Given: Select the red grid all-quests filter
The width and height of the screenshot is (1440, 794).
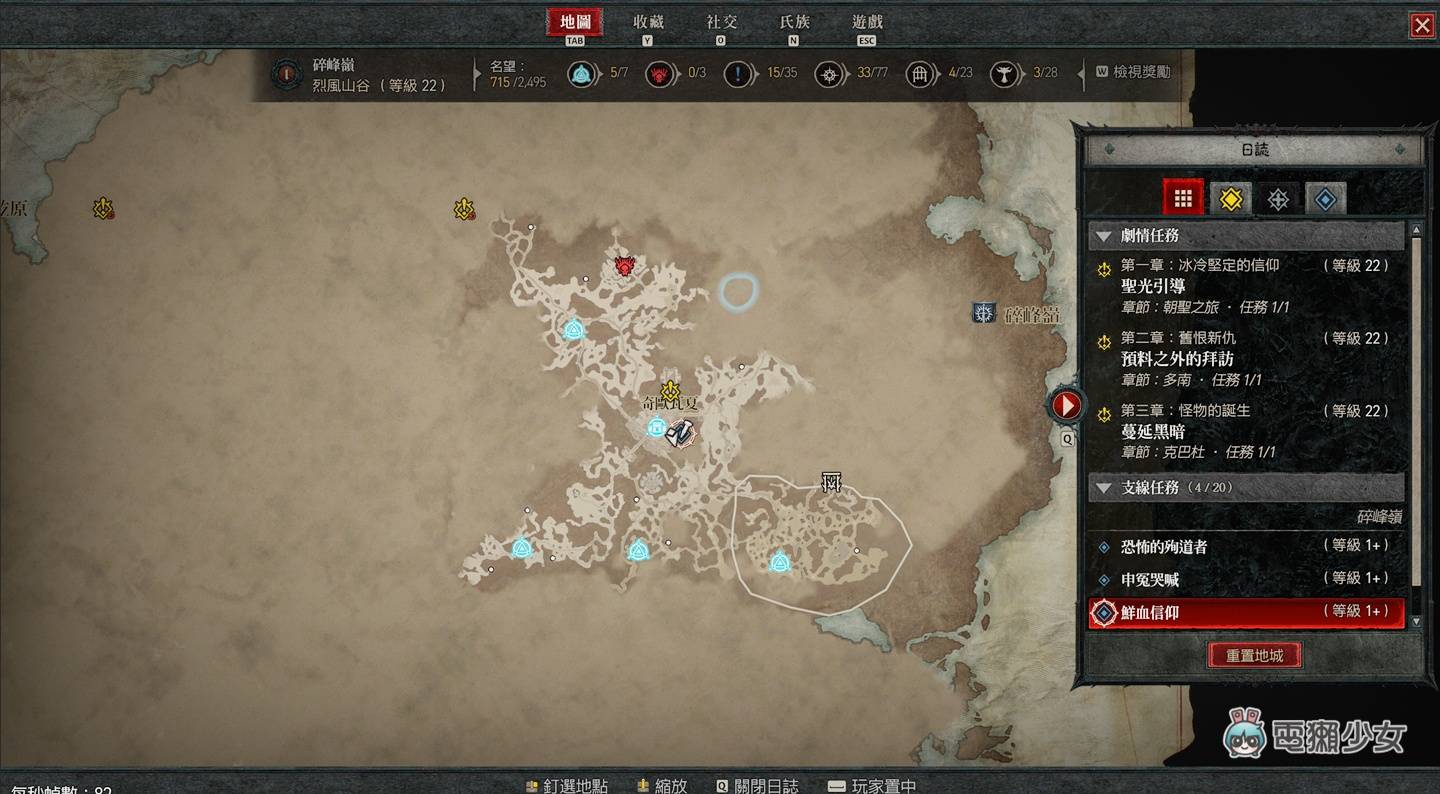Looking at the screenshot, I should coord(1183,199).
